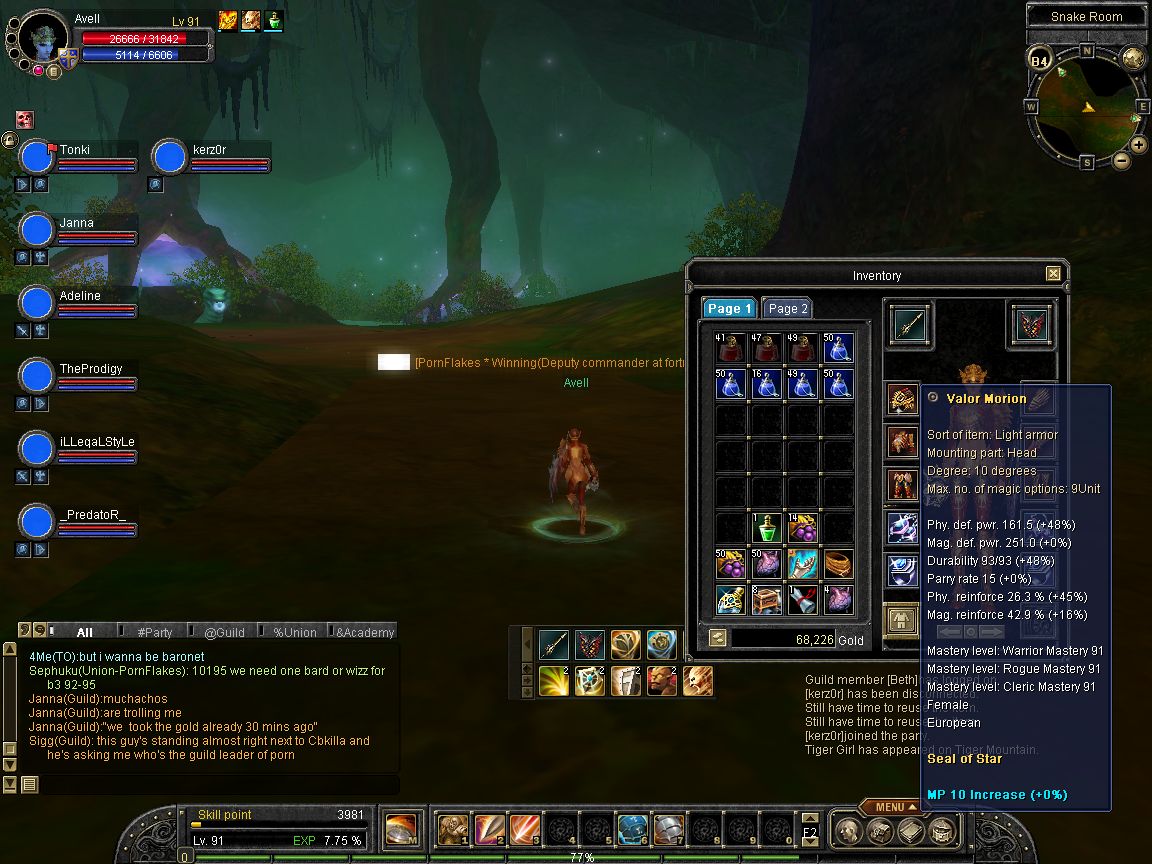
Task: Click the equipped spear weapon slot
Action: [x=909, y=327]
